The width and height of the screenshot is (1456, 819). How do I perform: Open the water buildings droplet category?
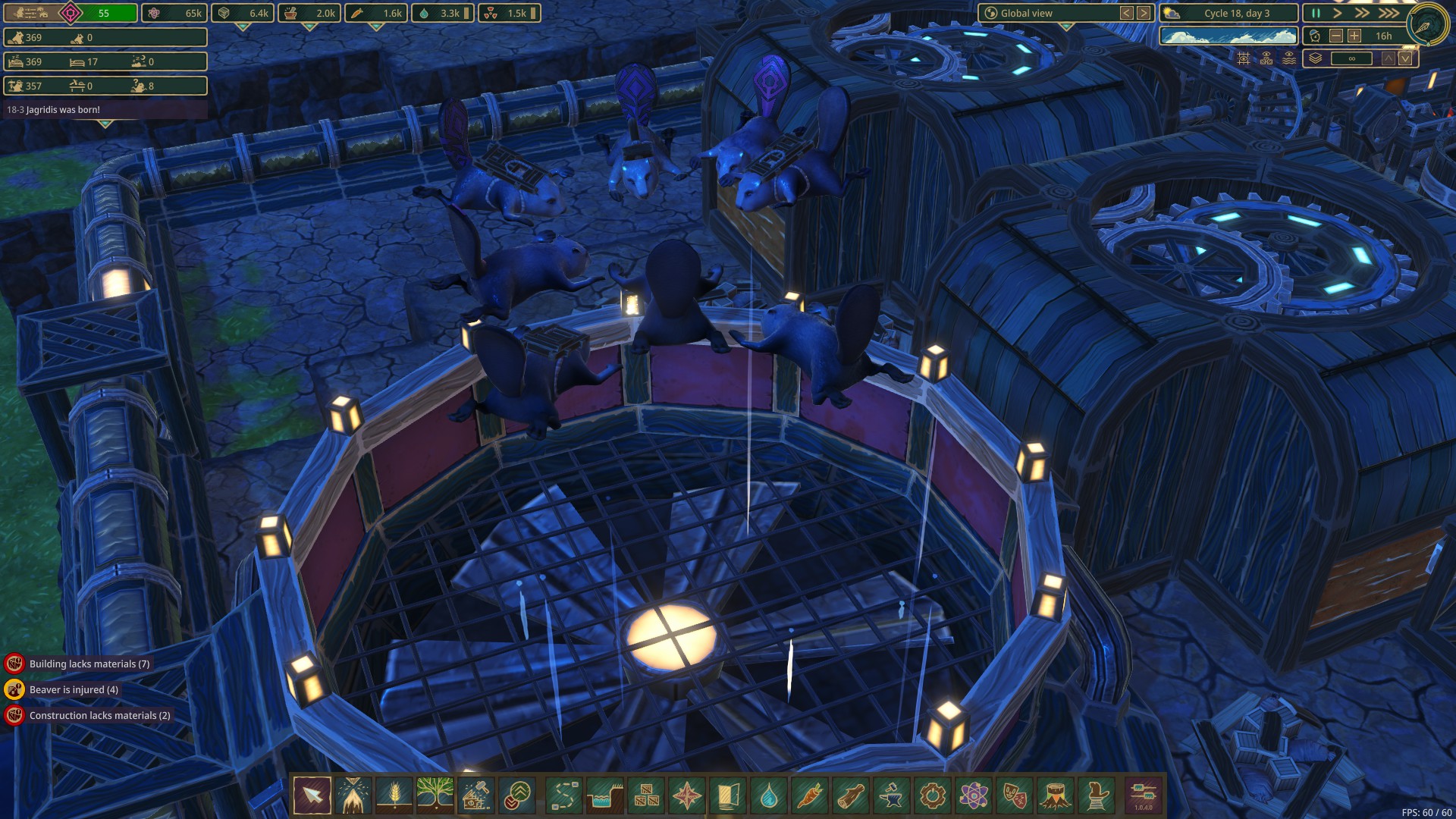(x=769, y=795)
